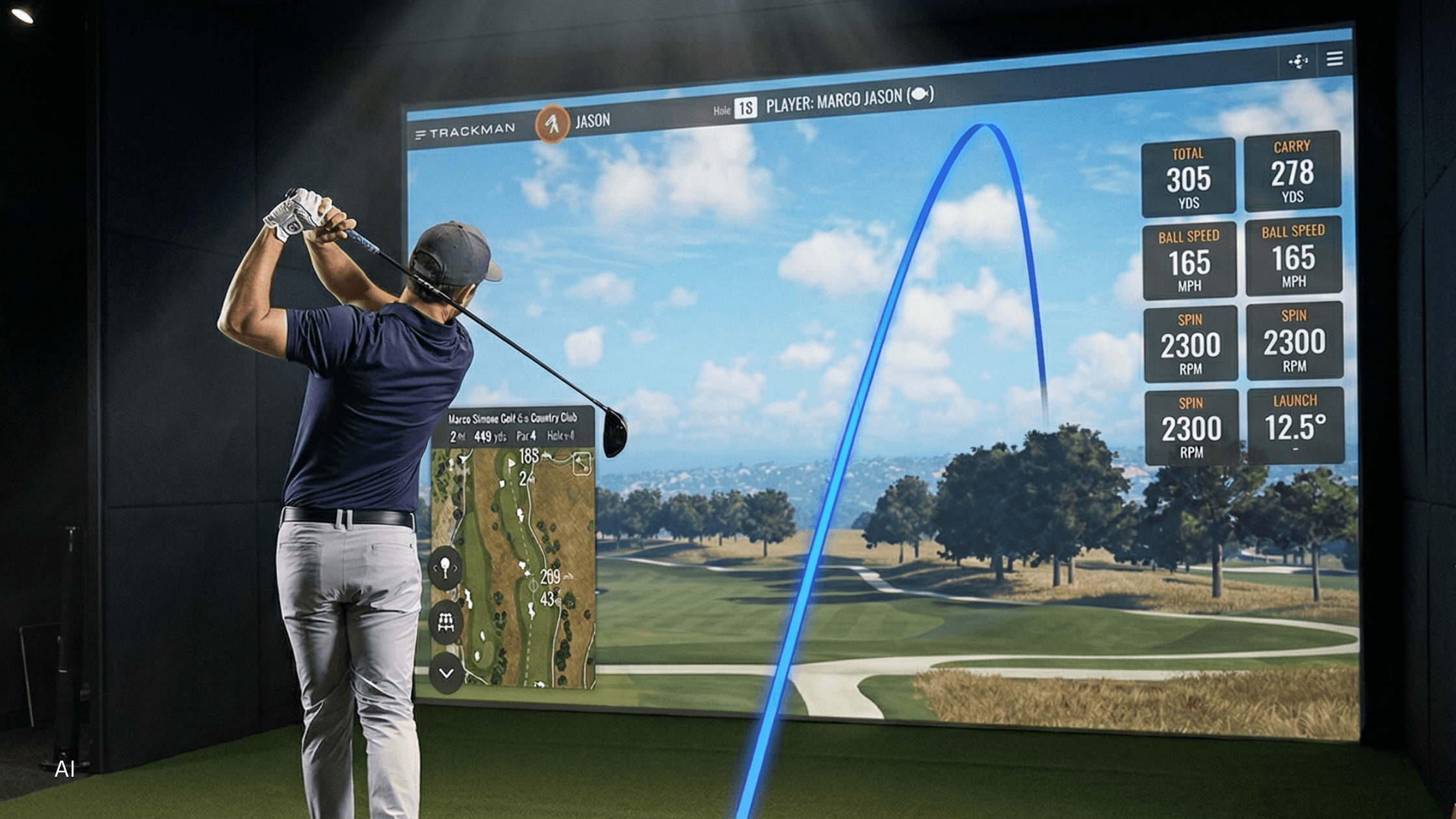Viewport: 1456px width, 819px height.
Task: Open the hamburger menu
Action: (x=1334, y=59)
